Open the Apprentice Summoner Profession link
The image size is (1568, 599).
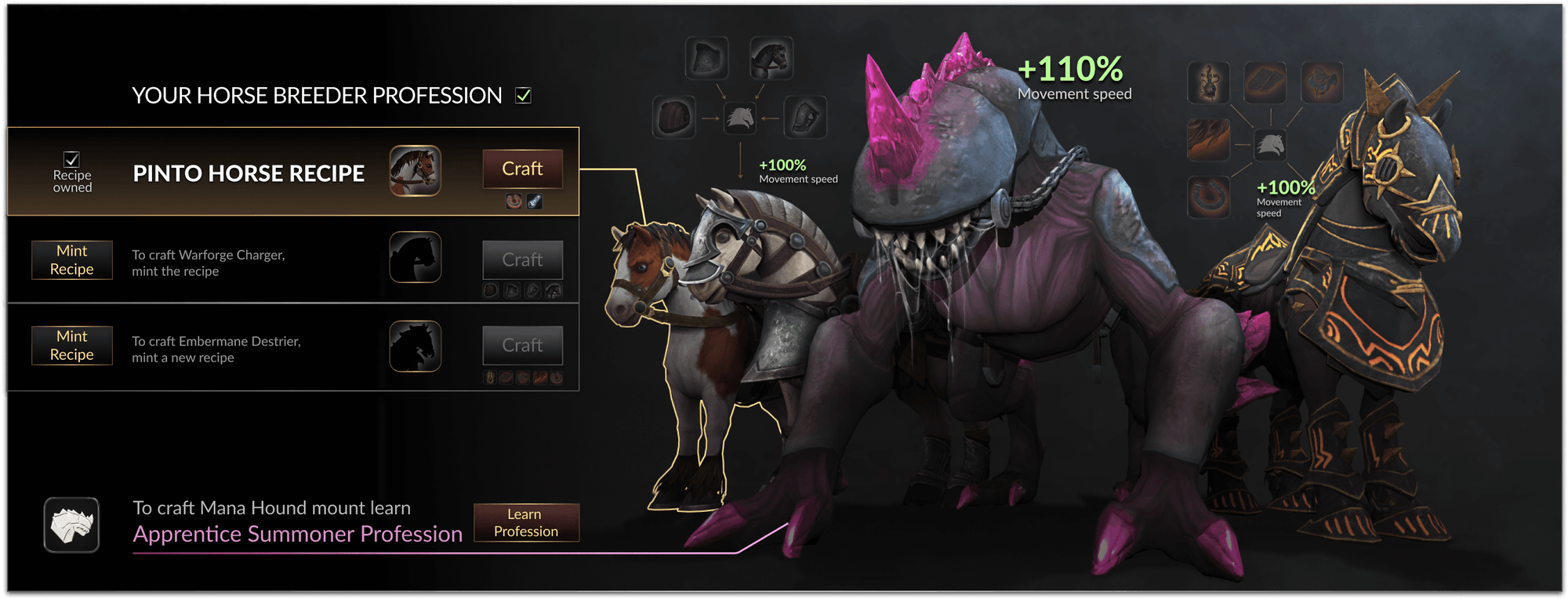click(296, 534)
